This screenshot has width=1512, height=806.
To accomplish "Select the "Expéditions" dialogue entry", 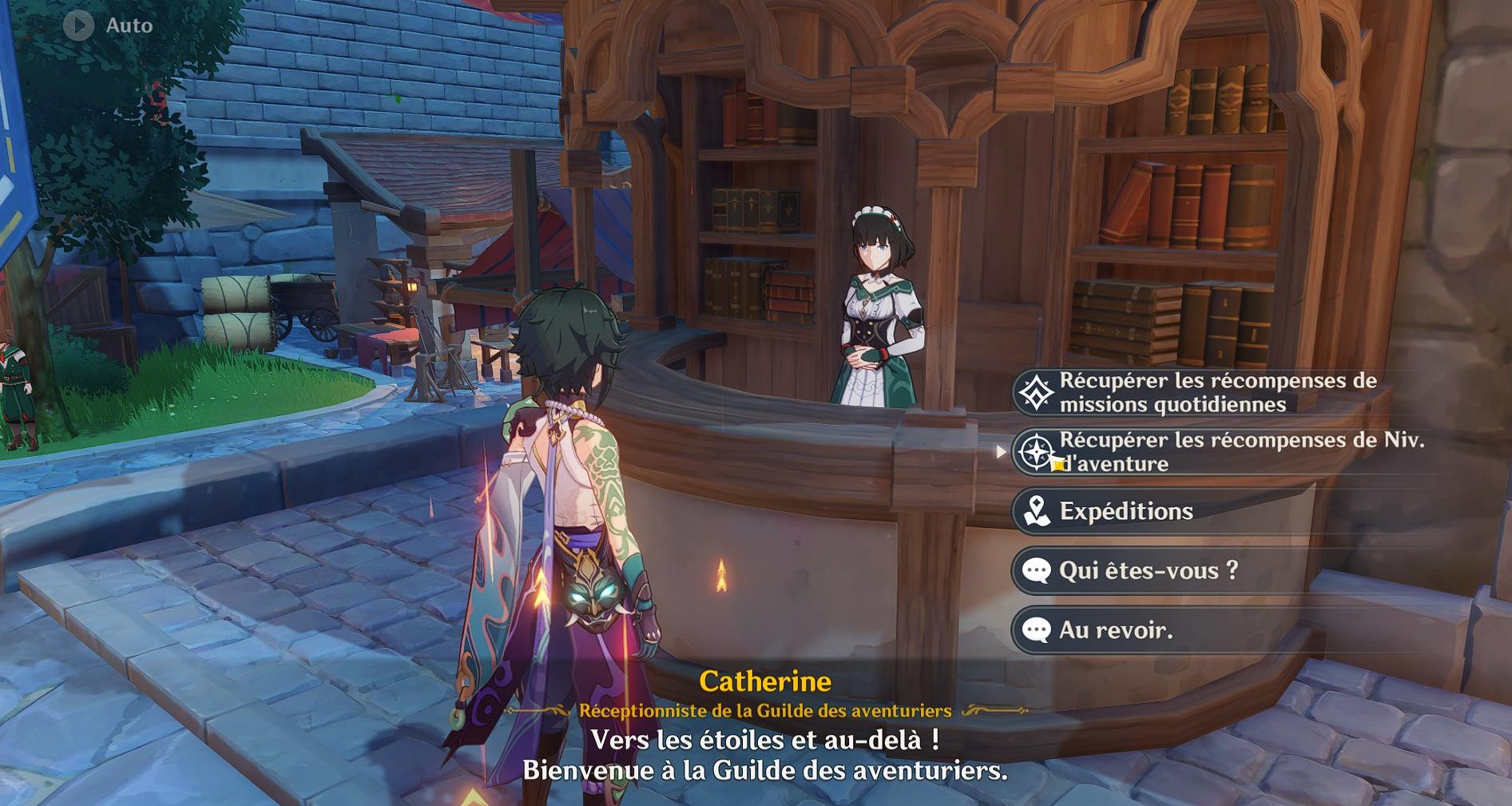I will point(1126,510).
